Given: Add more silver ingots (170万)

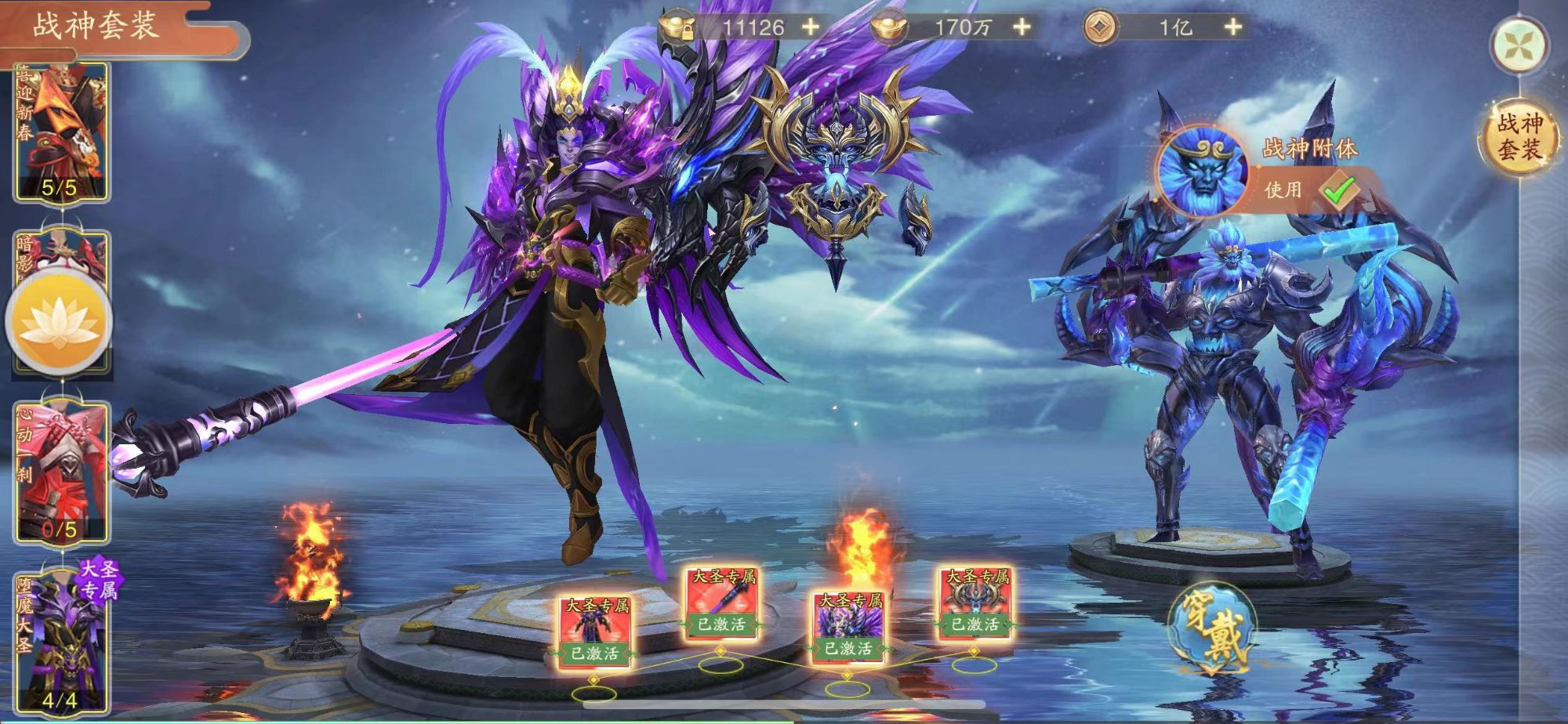Looking at the screenshot, I should 1022,27.
